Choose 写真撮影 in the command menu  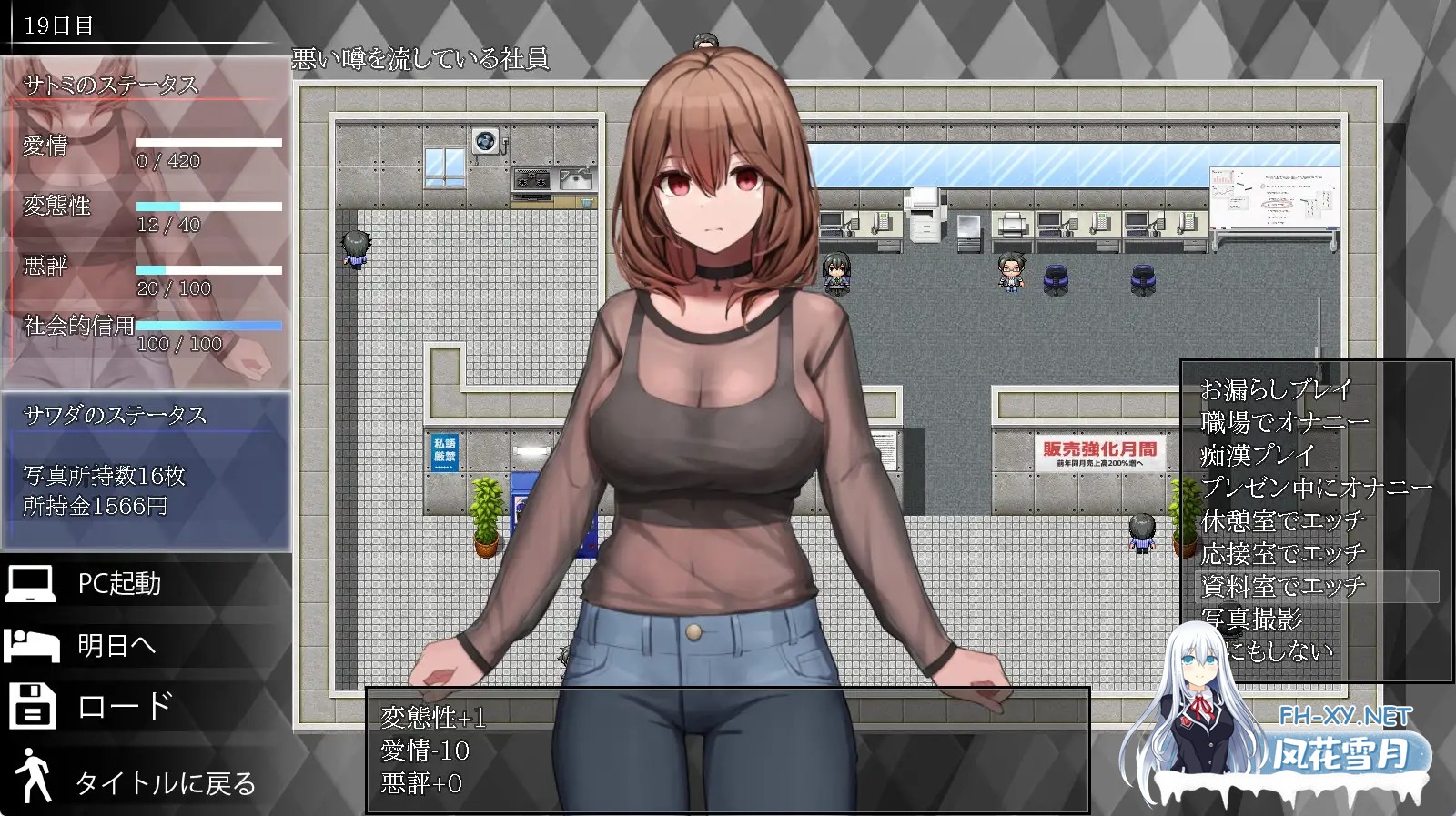1252,620
